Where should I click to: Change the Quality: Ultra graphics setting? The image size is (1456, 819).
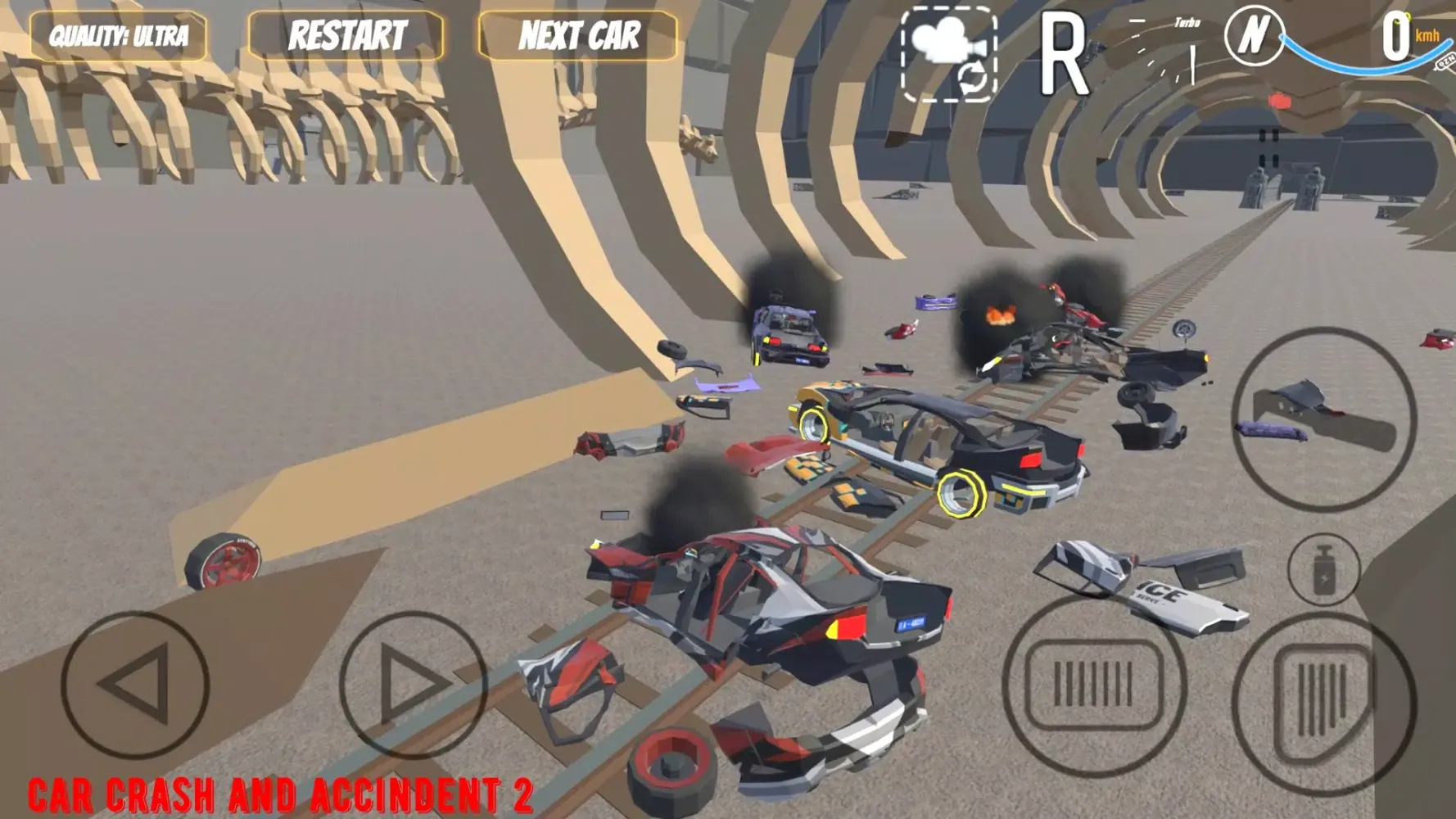119,36
